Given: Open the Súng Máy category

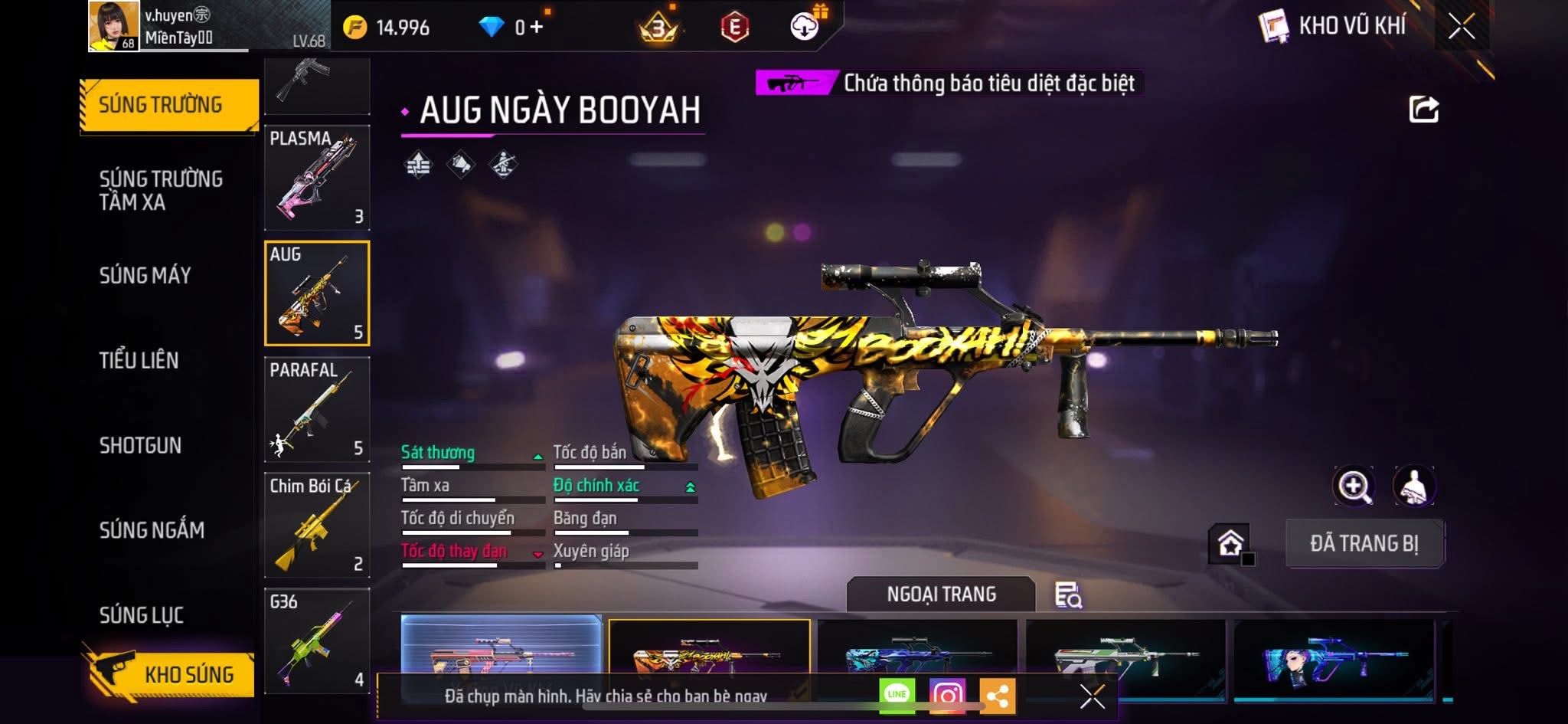Looking at the screenshot, I should (145, 275).
